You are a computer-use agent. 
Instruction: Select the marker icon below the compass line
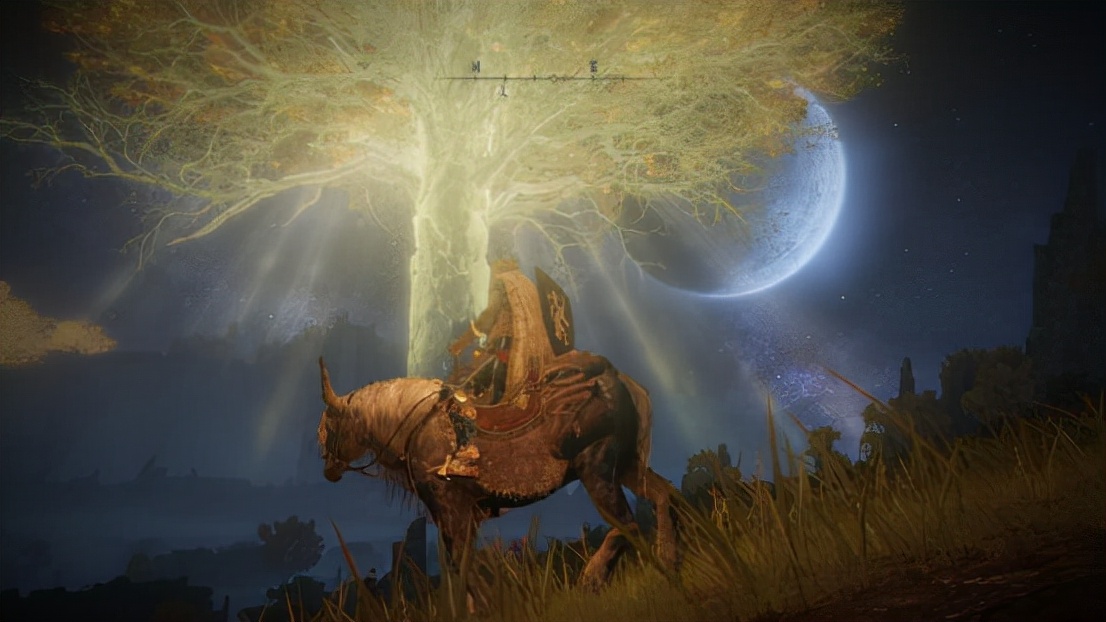pos(503,90)
